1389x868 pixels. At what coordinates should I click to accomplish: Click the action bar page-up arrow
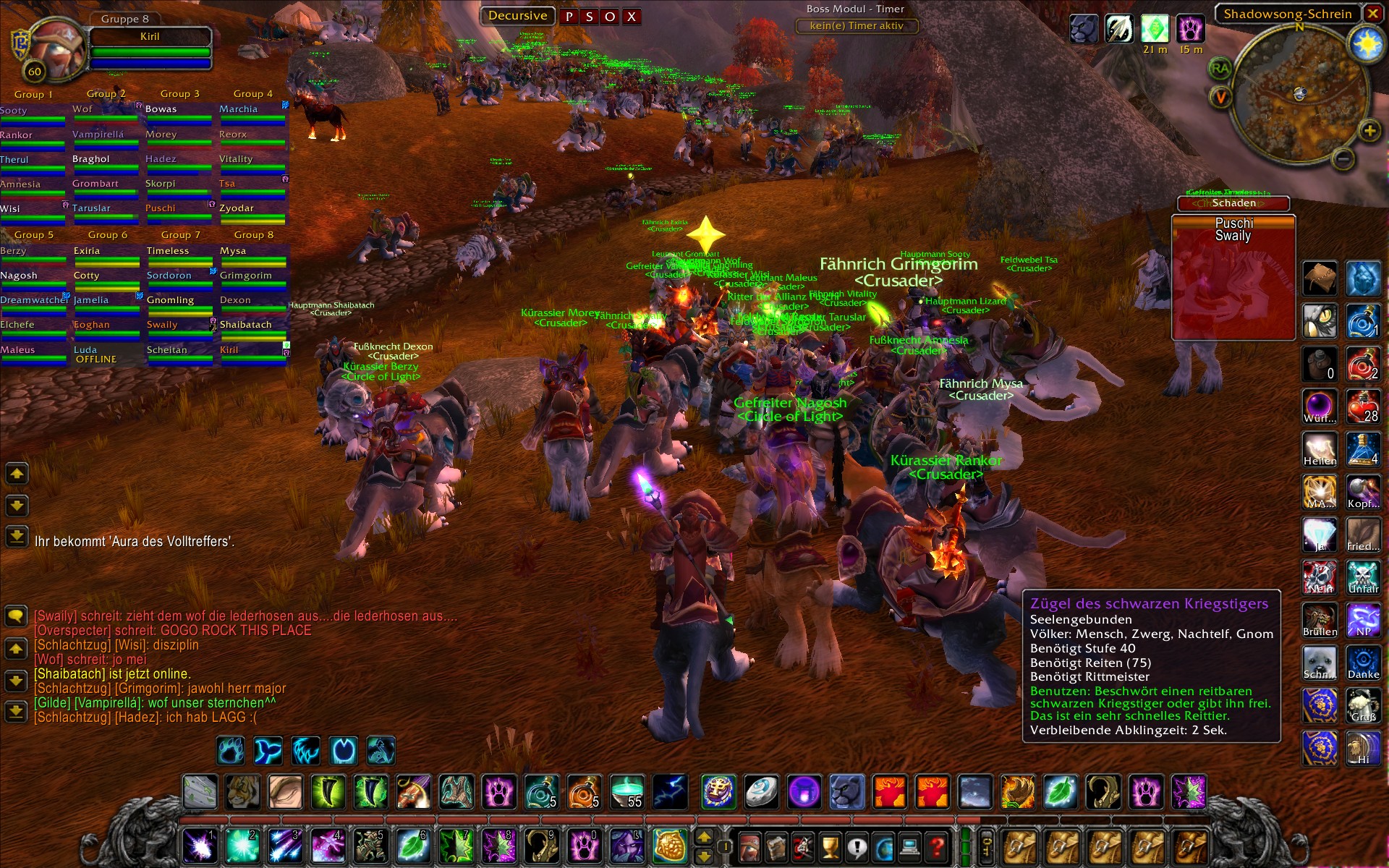[704, 835]
